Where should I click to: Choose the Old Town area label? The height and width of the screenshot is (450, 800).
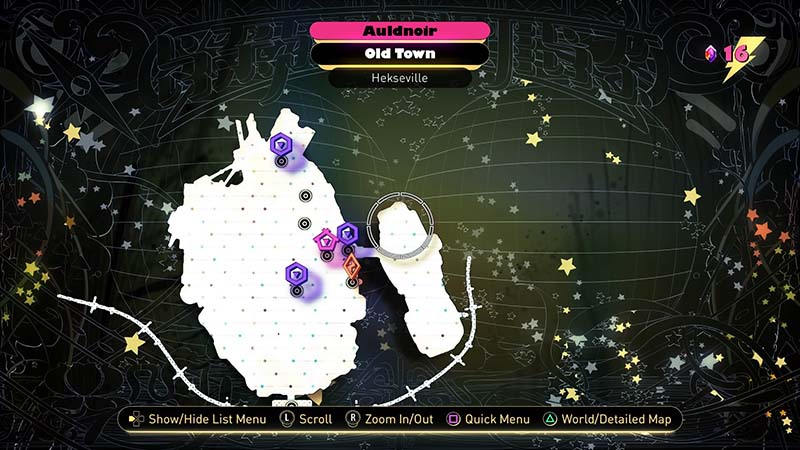point(399,54)
